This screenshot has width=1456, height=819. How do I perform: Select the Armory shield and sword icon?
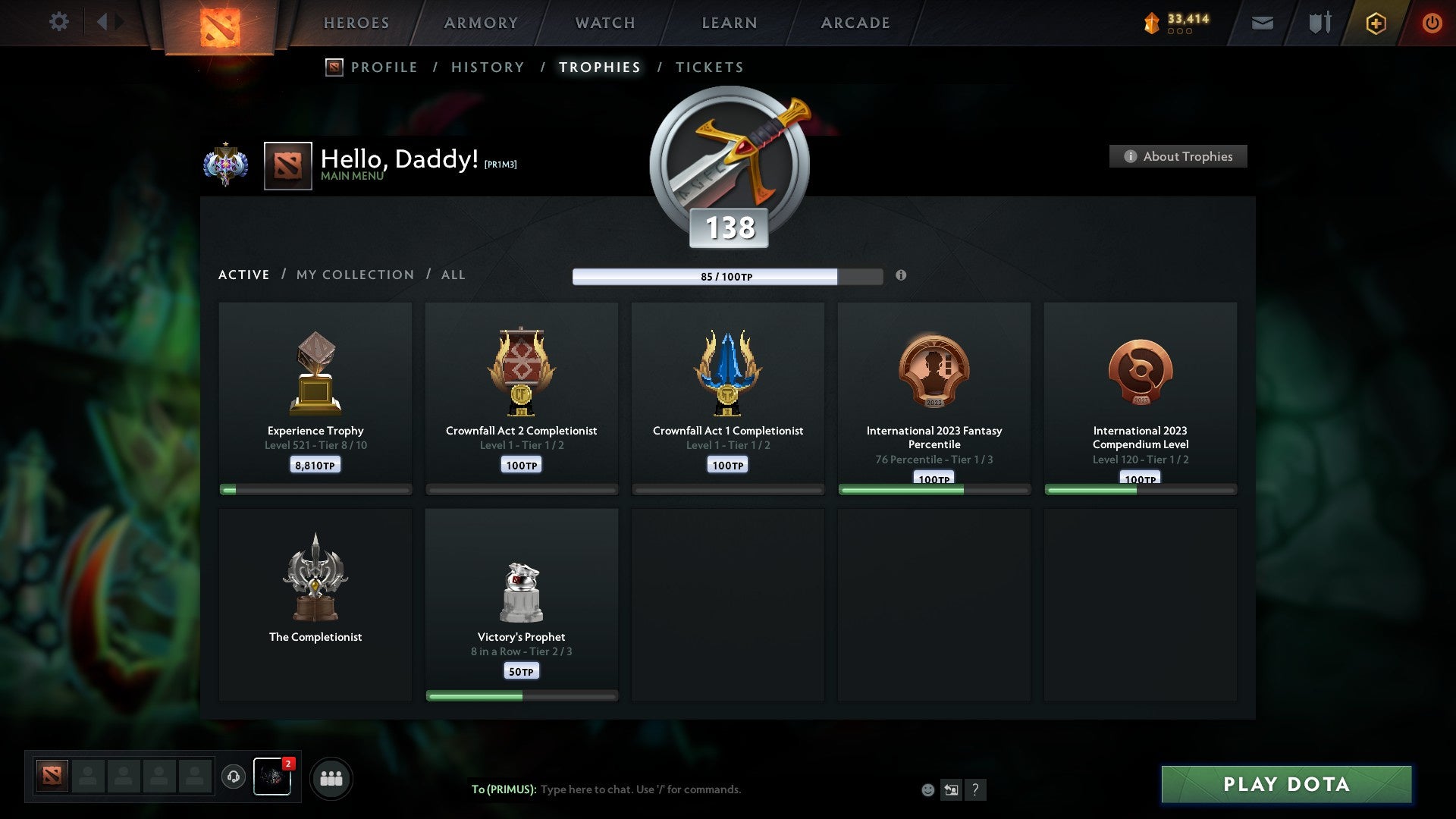pyautogui.click(x=1319, y=23)
